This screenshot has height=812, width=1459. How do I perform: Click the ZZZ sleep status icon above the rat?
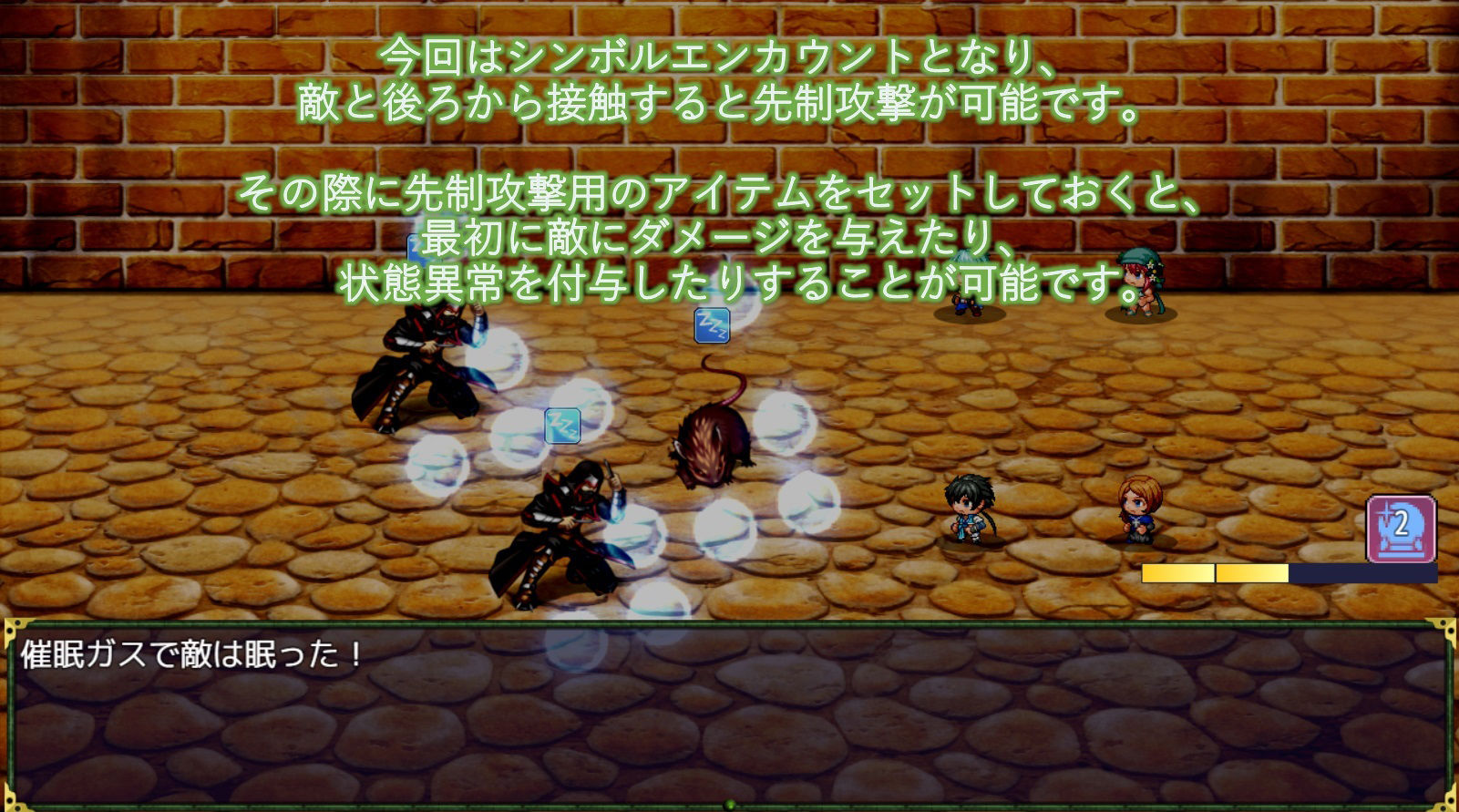[712, 326]
